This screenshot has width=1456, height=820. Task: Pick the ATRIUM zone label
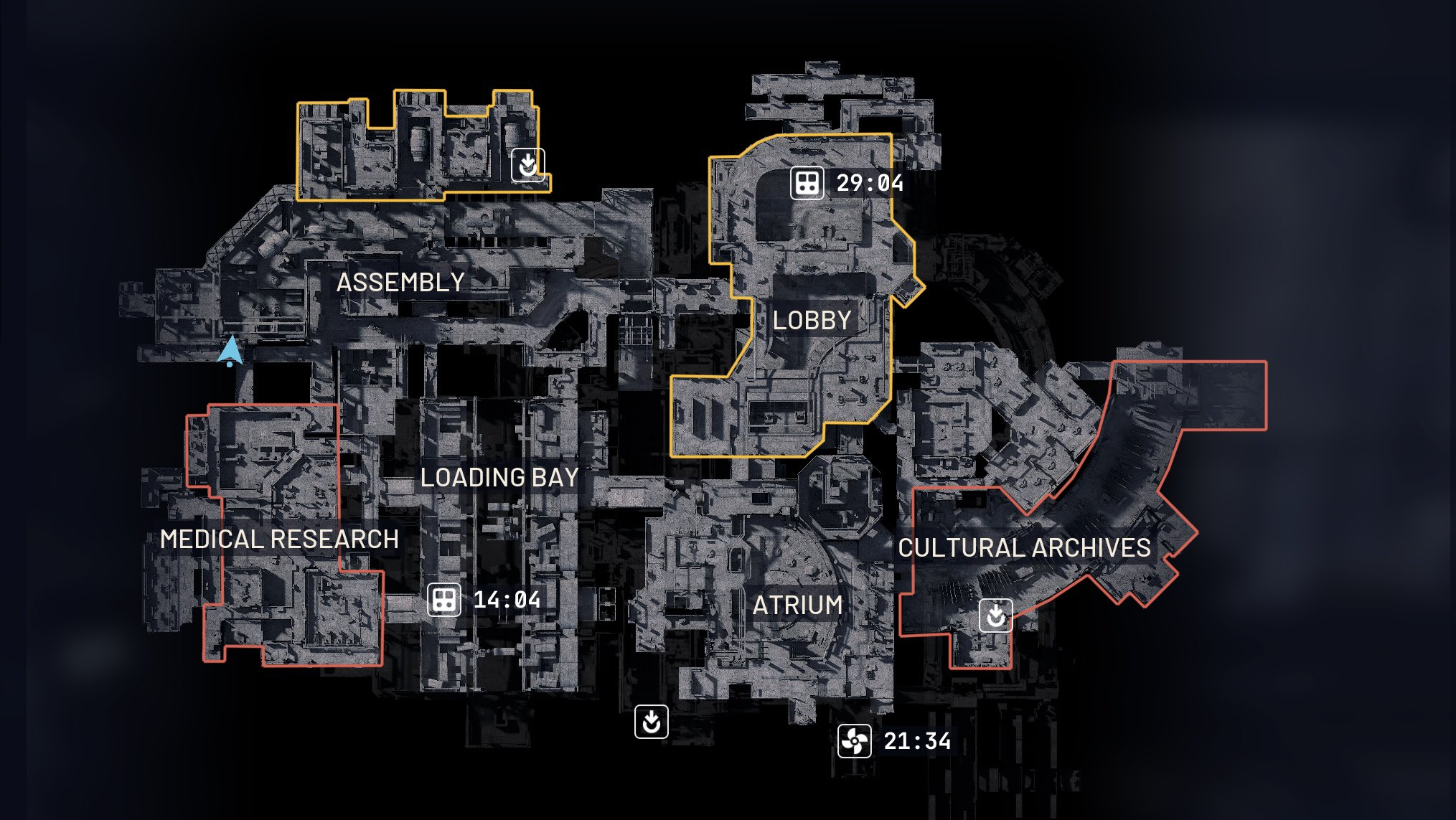pyautogui.click(x=797, y=605)
